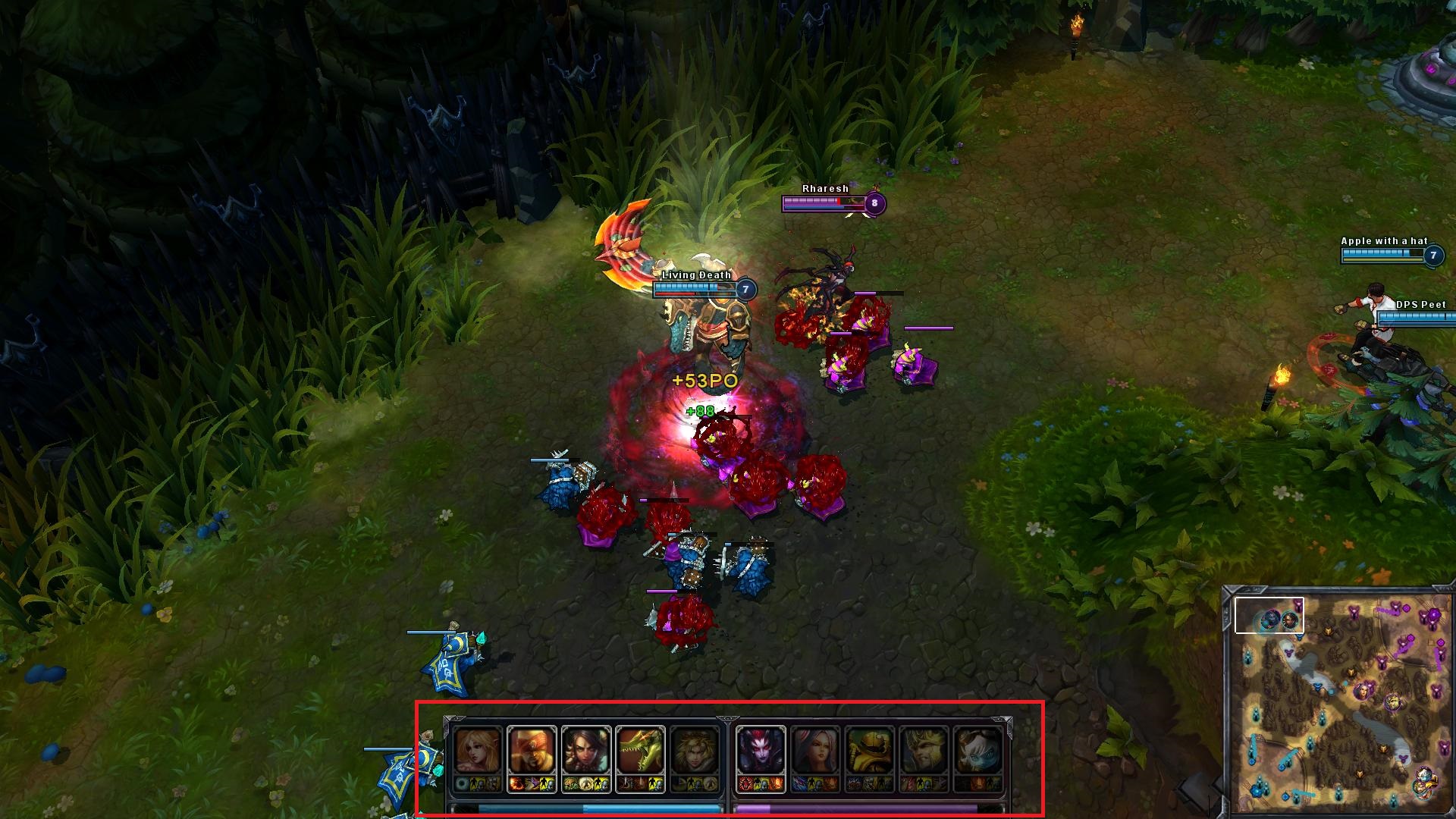Click the gold-helmeted champion icon on the minimap
1456x819 pixels.
pos(1393,703)
